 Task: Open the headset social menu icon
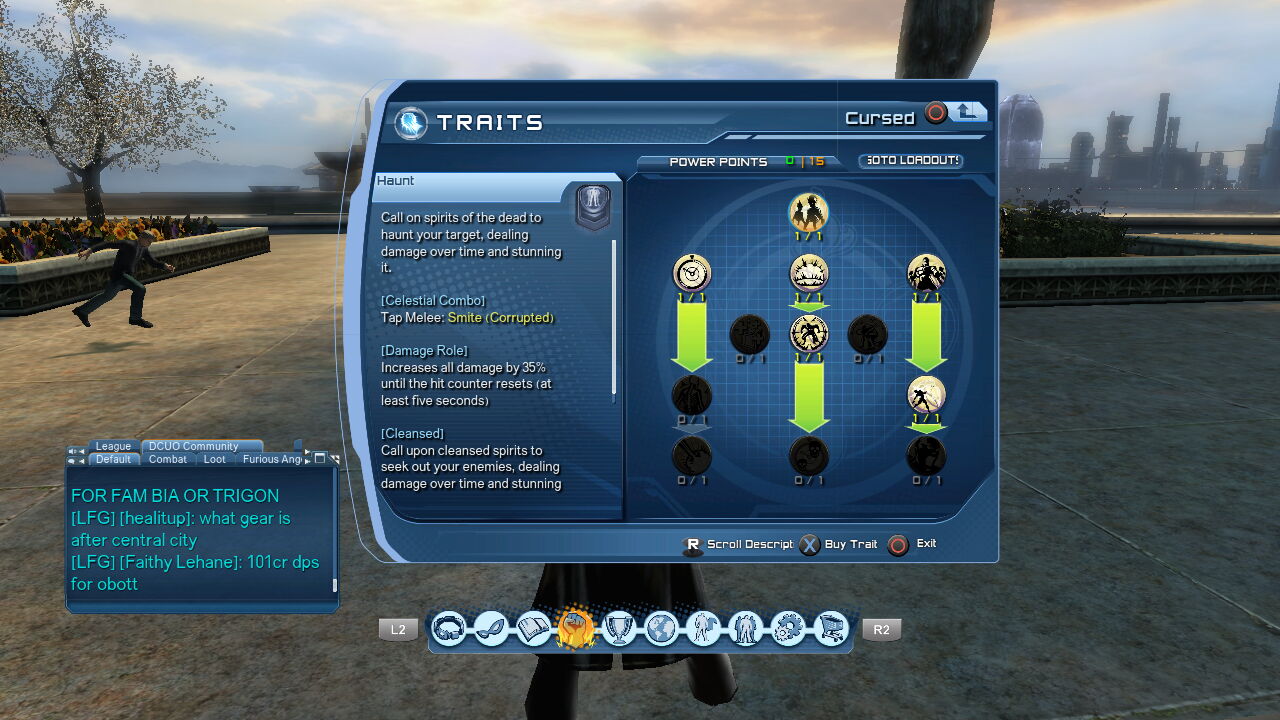tap(449, 629)
